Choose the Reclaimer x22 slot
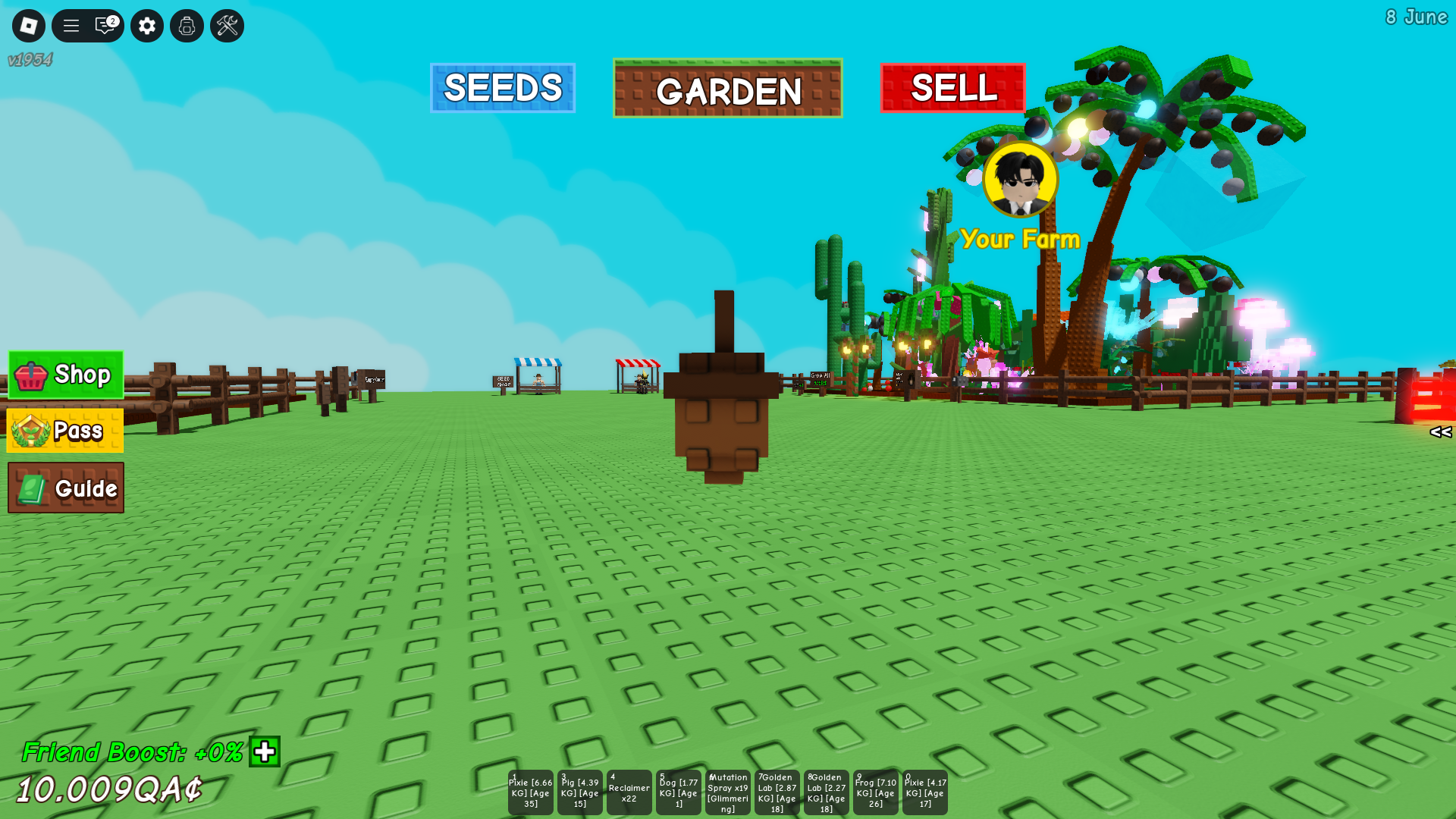 [629, 792]
